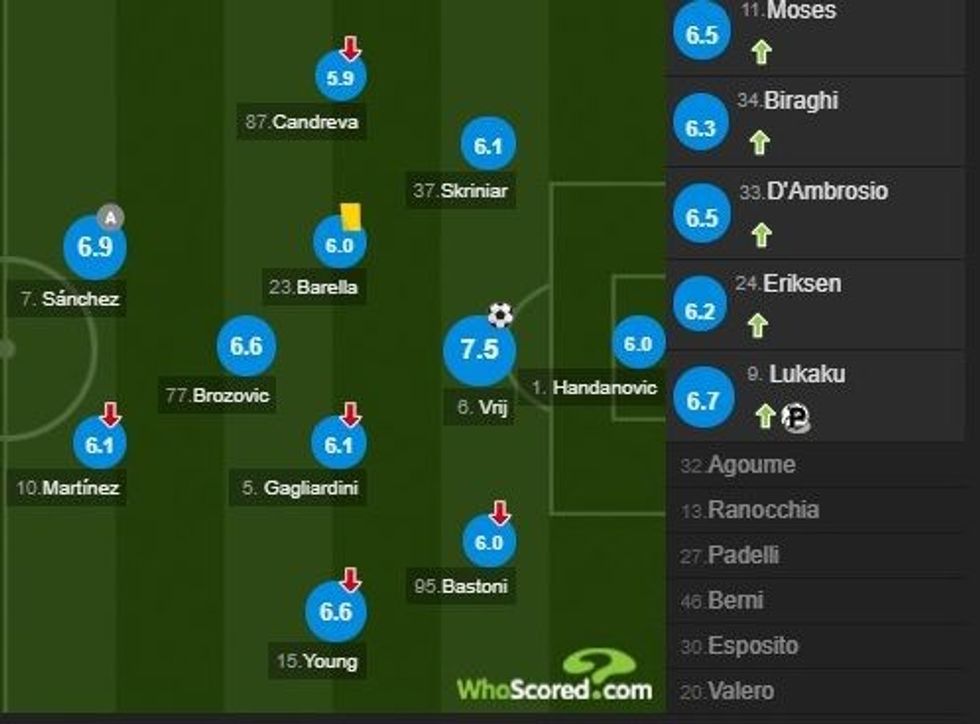The height and width of the screenshot is (724, 980).
Task: Choose Barella's rating circle
Action: click(x=340, y=245)
